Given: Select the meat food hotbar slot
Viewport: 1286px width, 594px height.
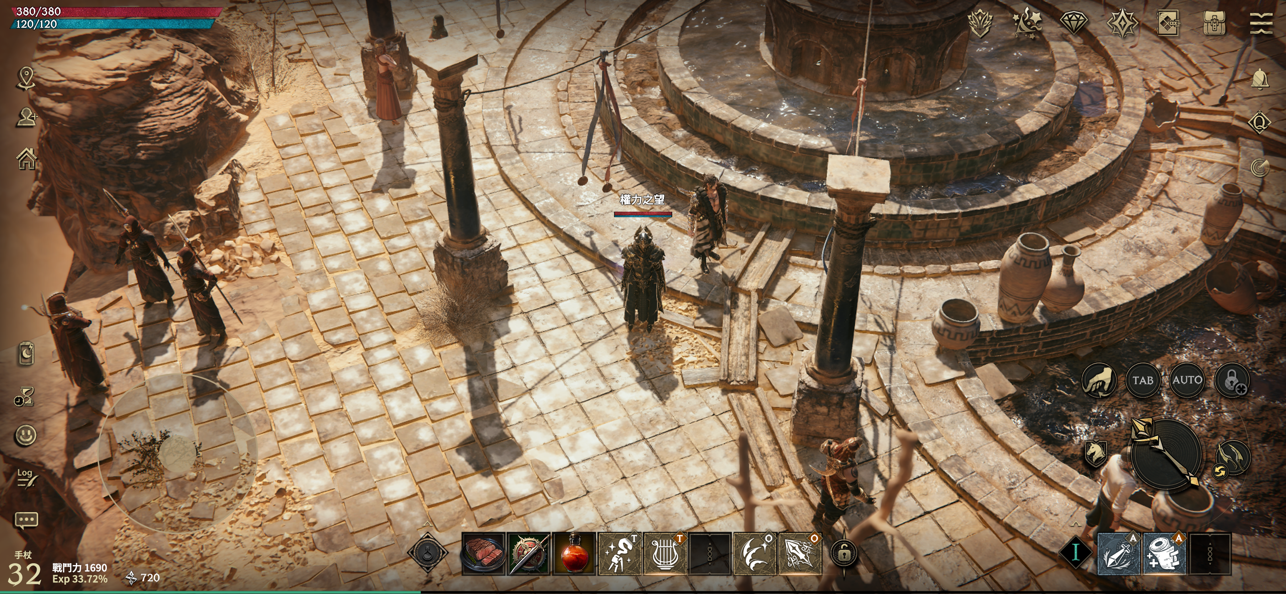Looking at the screenshot, I should pos(484,554).
